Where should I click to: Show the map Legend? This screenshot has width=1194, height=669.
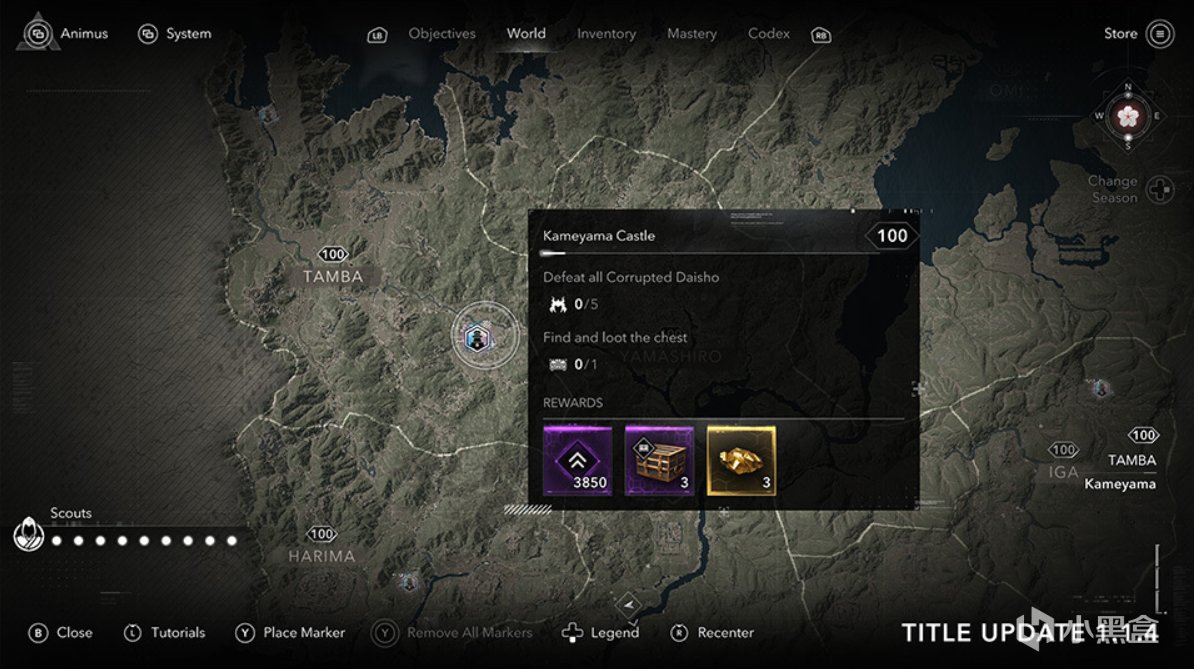pyautogui.click(x=601, y=633)
